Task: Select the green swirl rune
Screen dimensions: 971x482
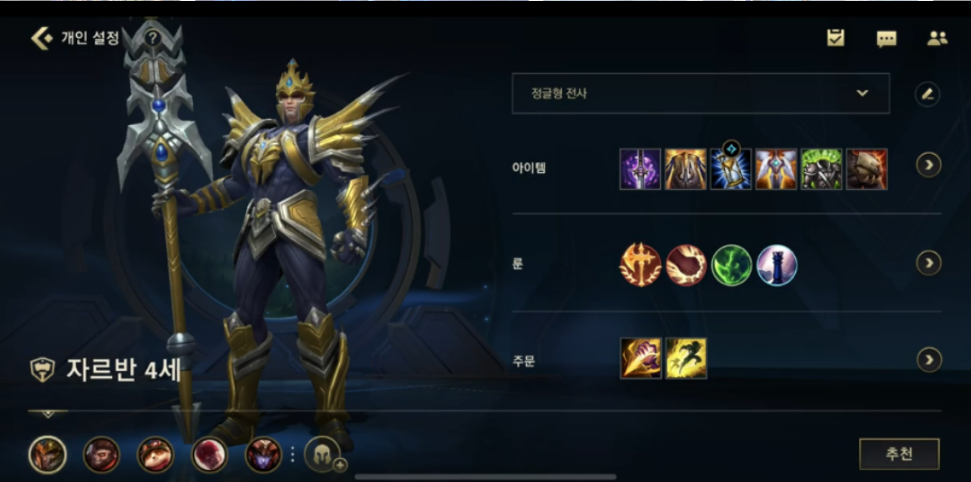Action: 731,265
